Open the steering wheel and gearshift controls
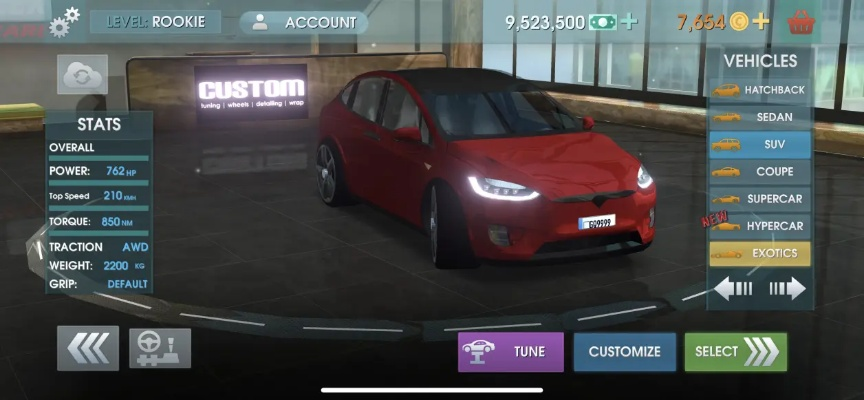864x400 pixels. (x=159, y=348)
